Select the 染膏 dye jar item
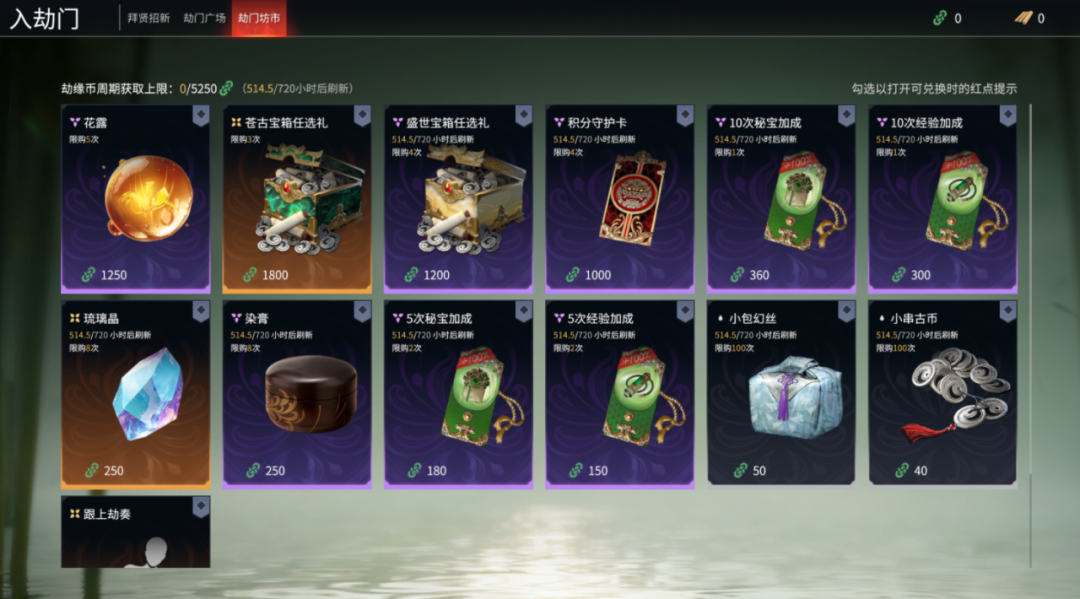 pyautogui.click(x=297, y=396)
